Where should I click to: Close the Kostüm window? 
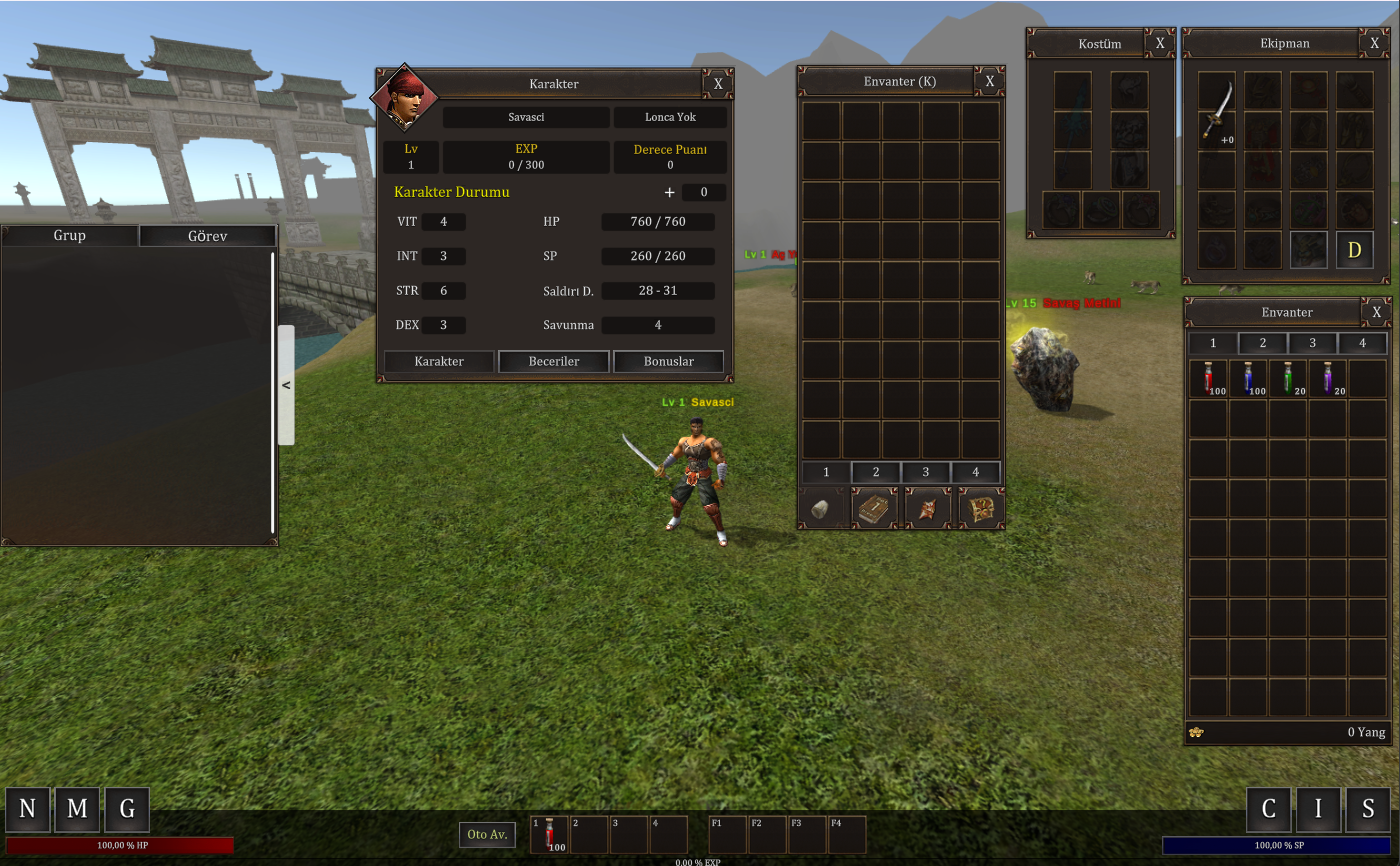click(1160, 43)
